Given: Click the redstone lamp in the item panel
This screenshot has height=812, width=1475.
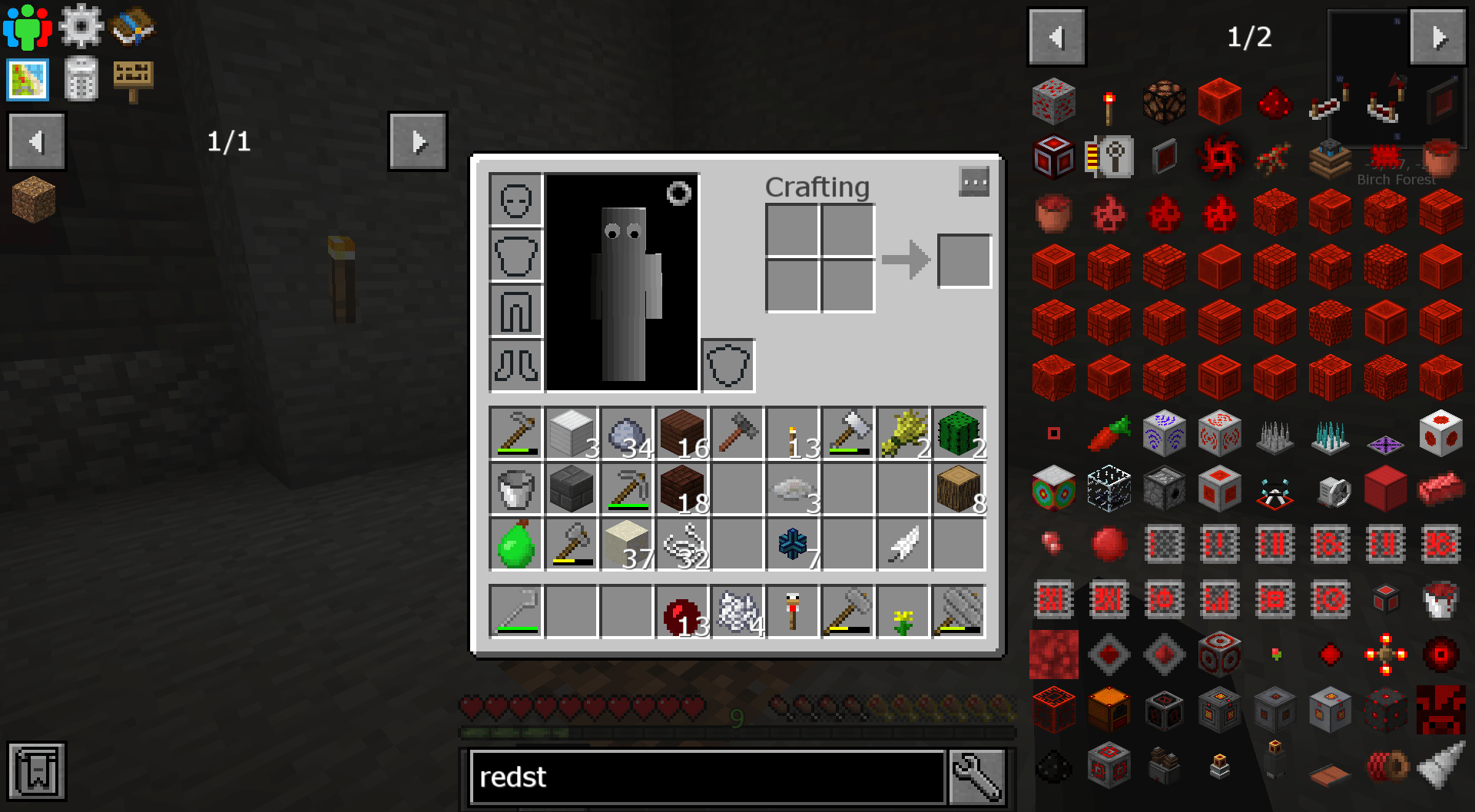Looking at the screenshot, I should coord(1164,101).
